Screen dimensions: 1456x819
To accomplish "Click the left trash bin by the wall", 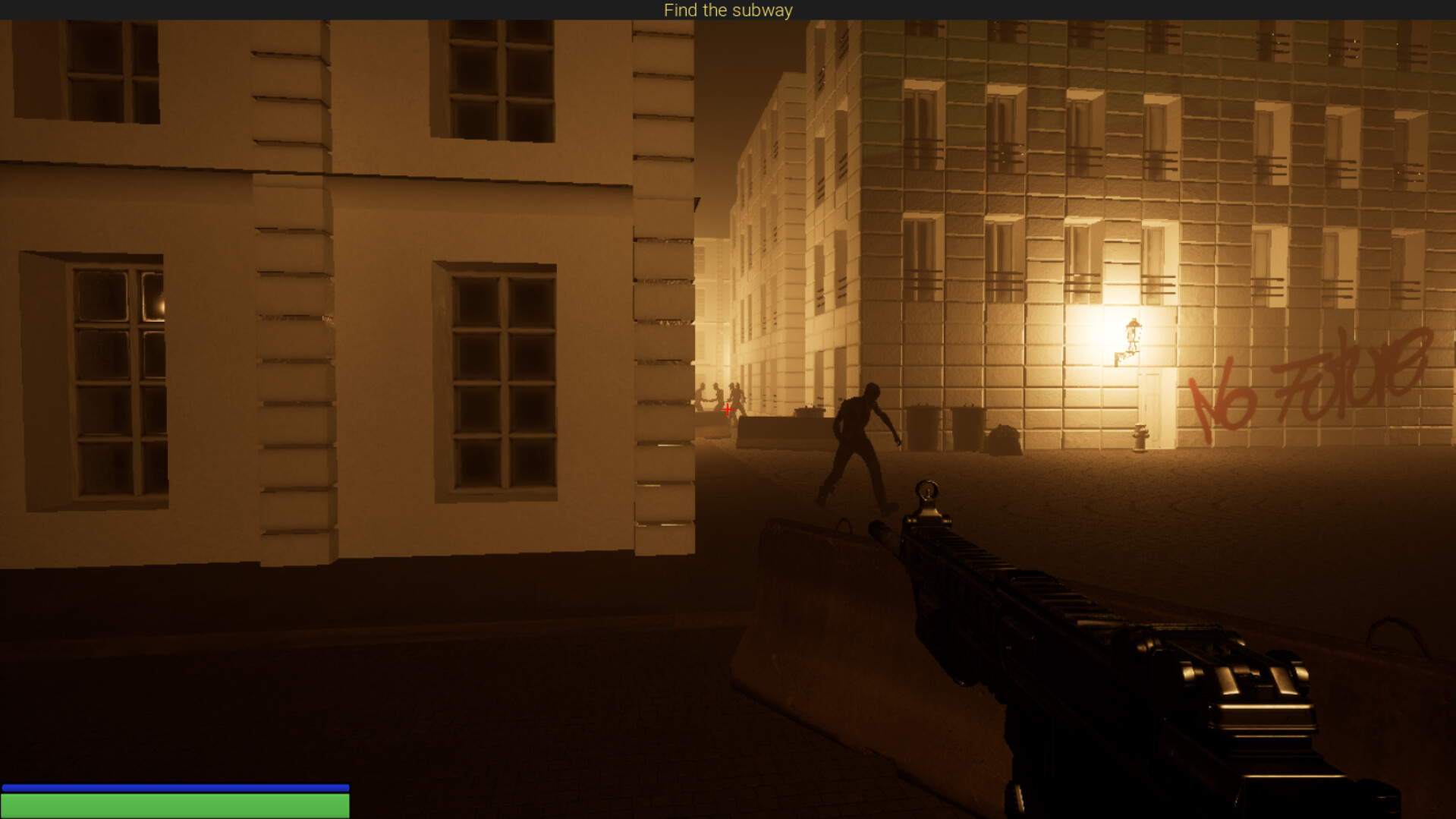I will (x=922, y=427).
